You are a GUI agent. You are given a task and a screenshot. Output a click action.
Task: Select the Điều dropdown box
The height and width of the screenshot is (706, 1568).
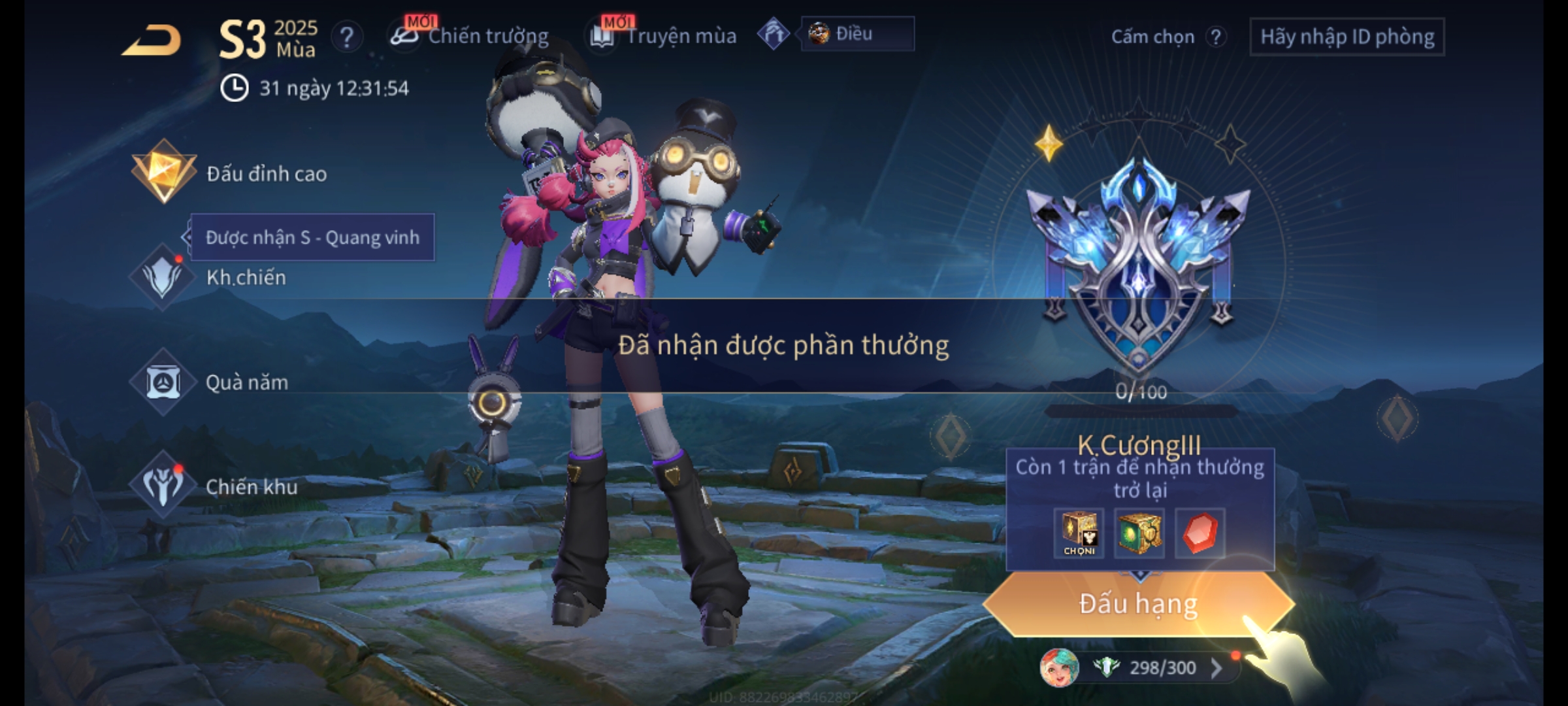pyautogui.click(x=857, y=34)
